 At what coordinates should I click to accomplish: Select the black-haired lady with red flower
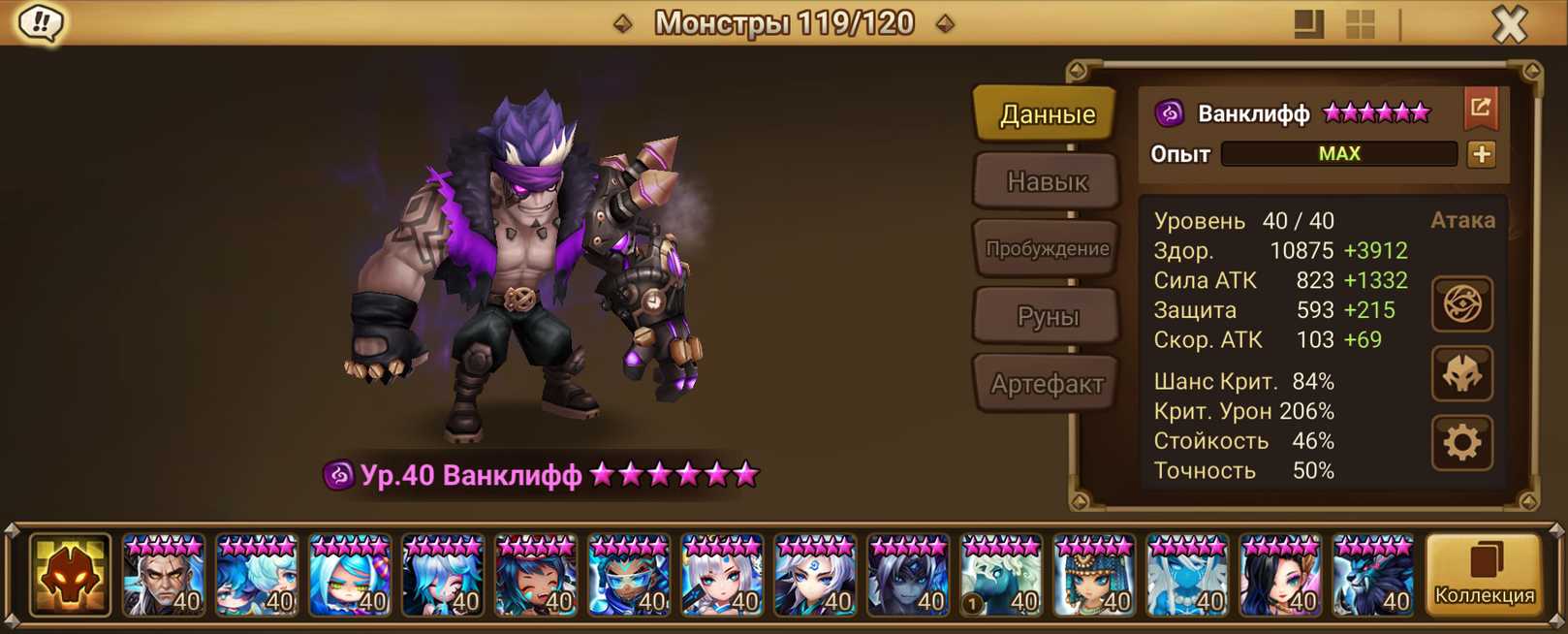pos(1279,577)
